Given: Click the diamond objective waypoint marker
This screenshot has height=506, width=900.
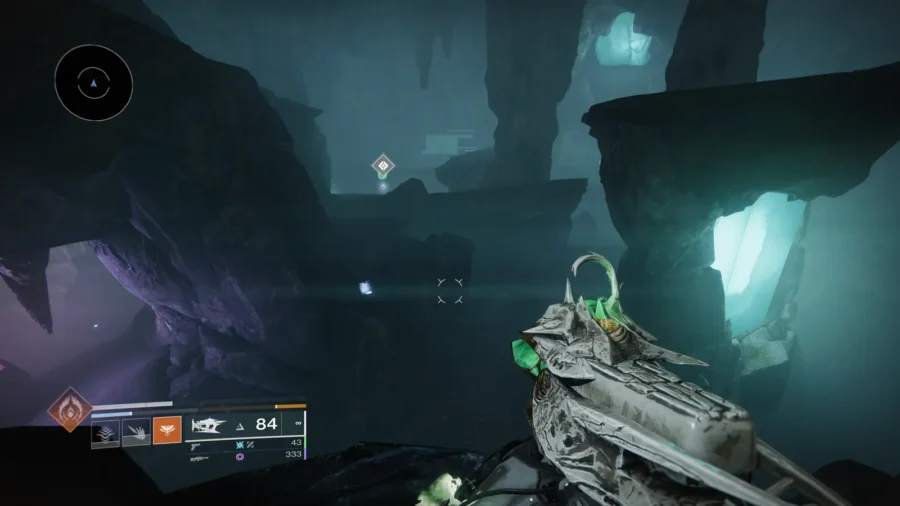Looking at the screenshot, I should pyautogui.click(x=382, y=166).
